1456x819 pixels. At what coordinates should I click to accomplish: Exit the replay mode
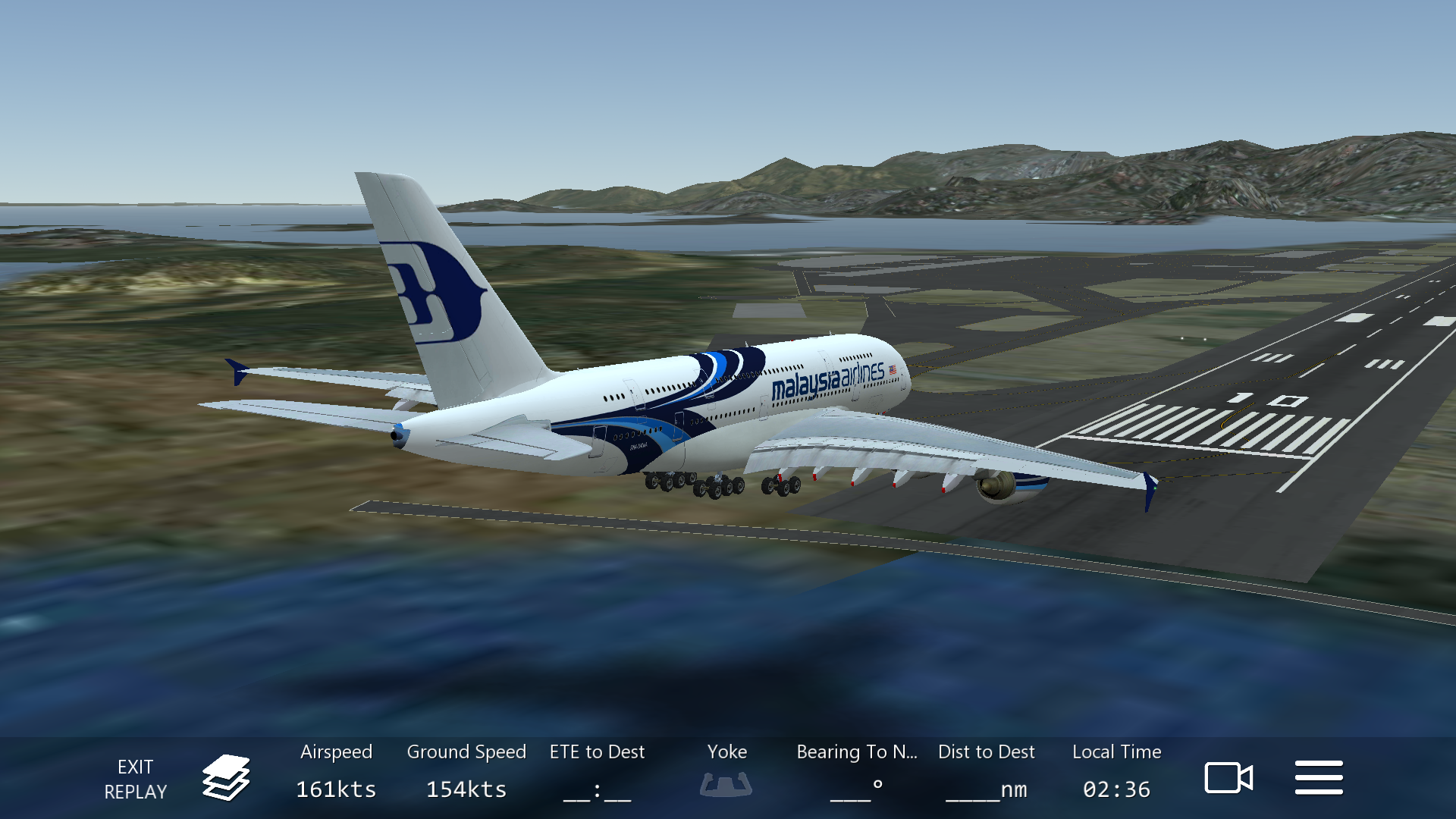(135, 779)
